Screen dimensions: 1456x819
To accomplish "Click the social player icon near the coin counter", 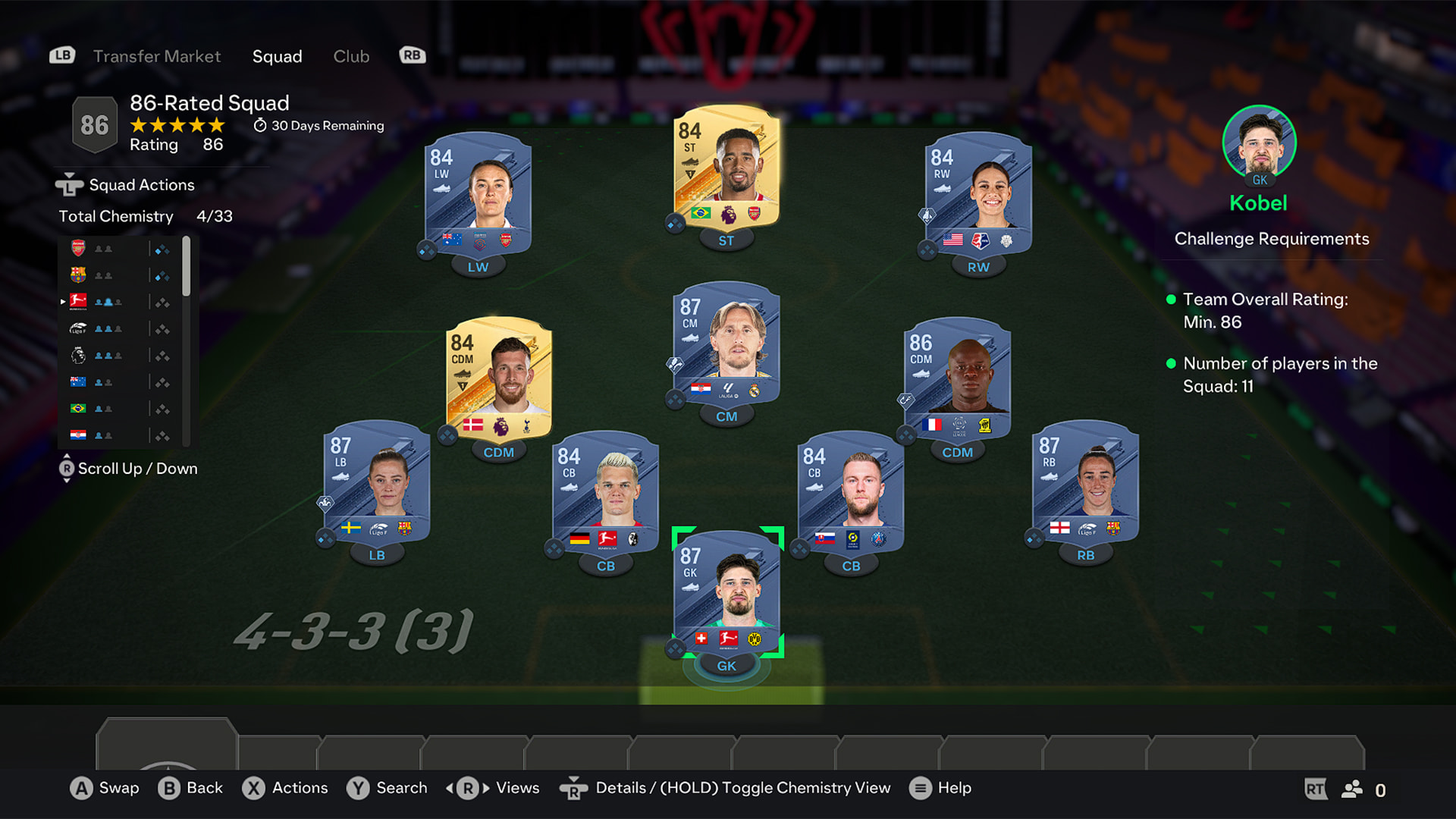I will pos(1351,789).
